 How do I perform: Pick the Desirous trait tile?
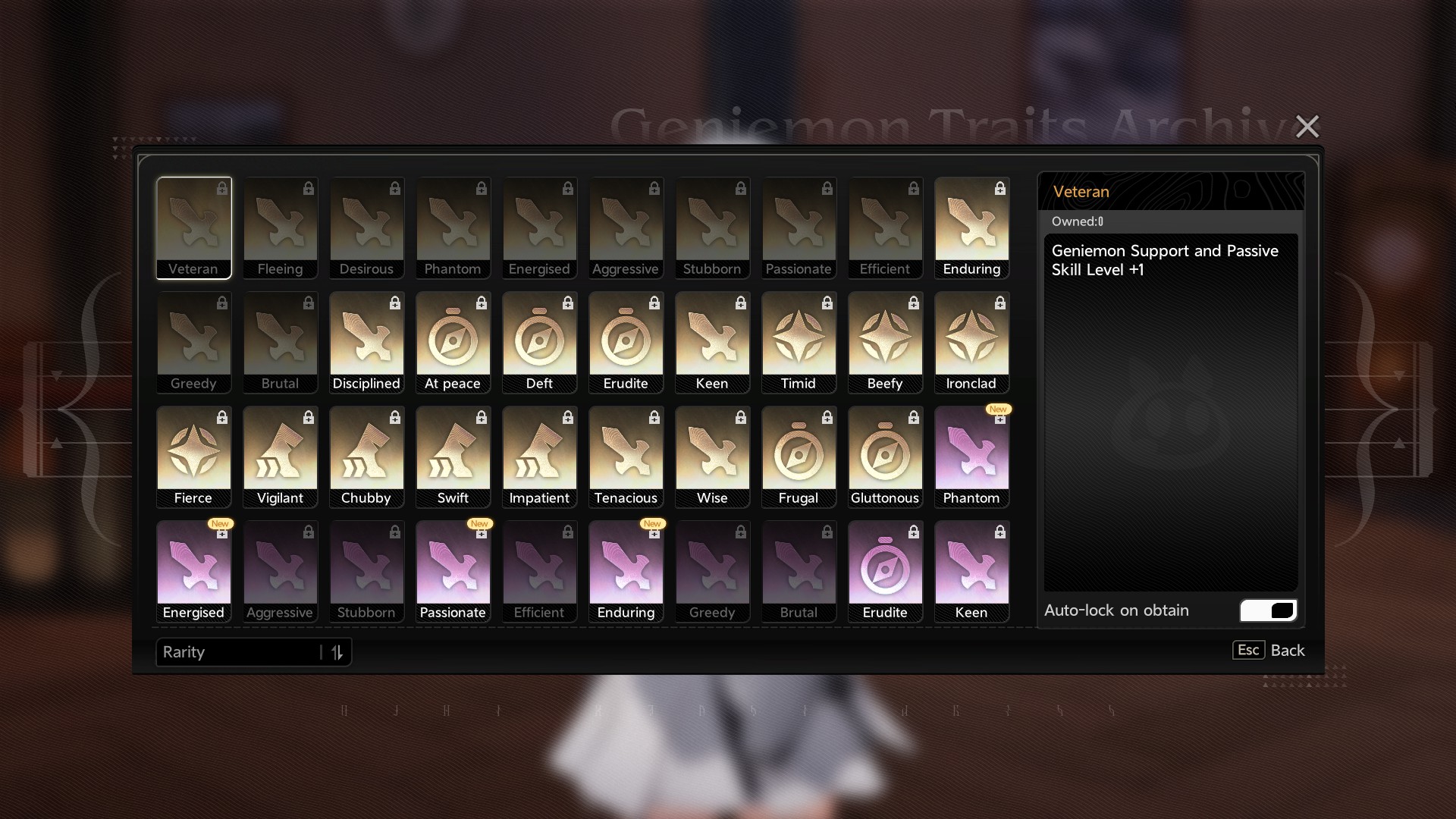pos(367,227)
